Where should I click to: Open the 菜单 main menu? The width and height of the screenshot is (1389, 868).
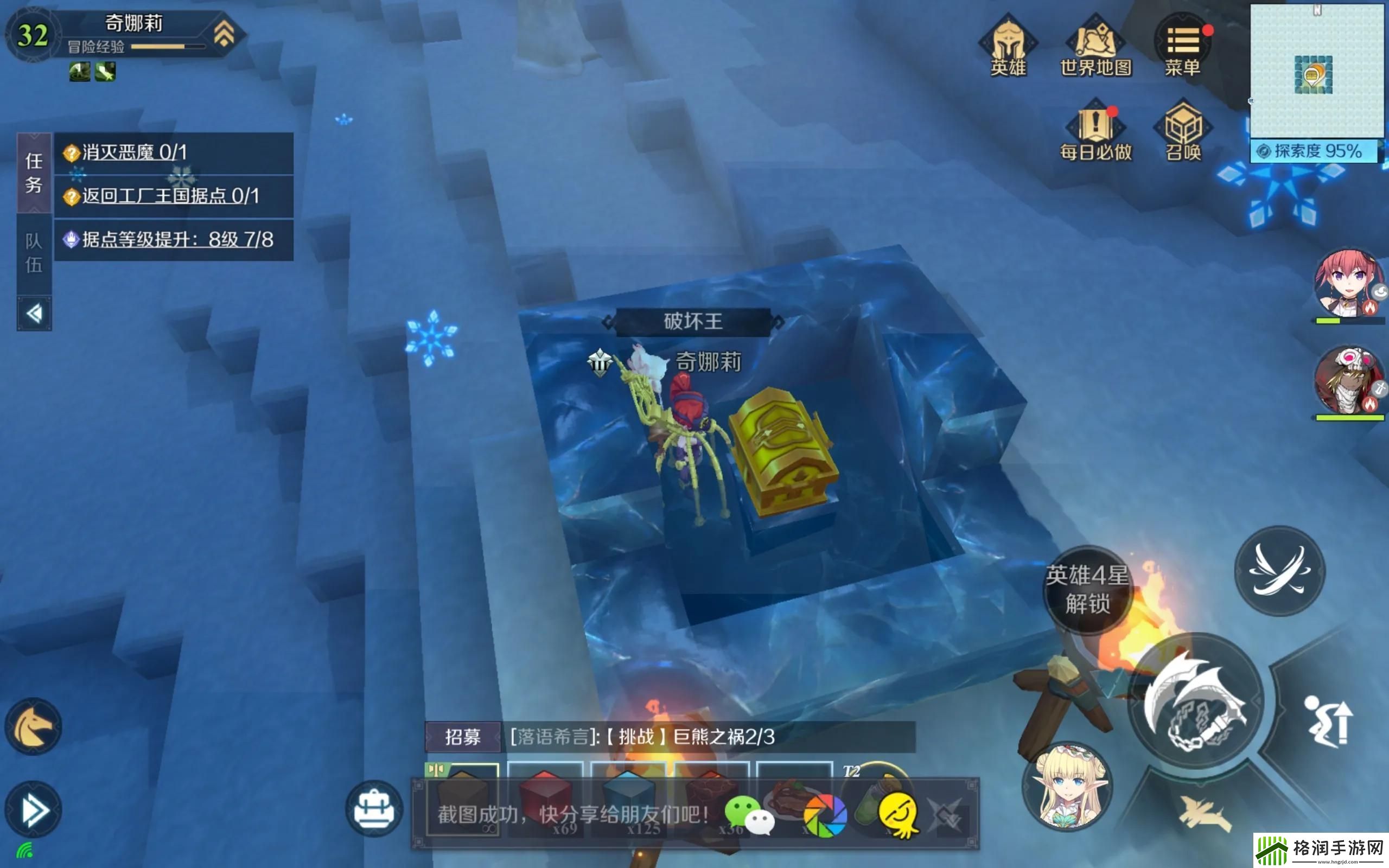[1182, 46]
